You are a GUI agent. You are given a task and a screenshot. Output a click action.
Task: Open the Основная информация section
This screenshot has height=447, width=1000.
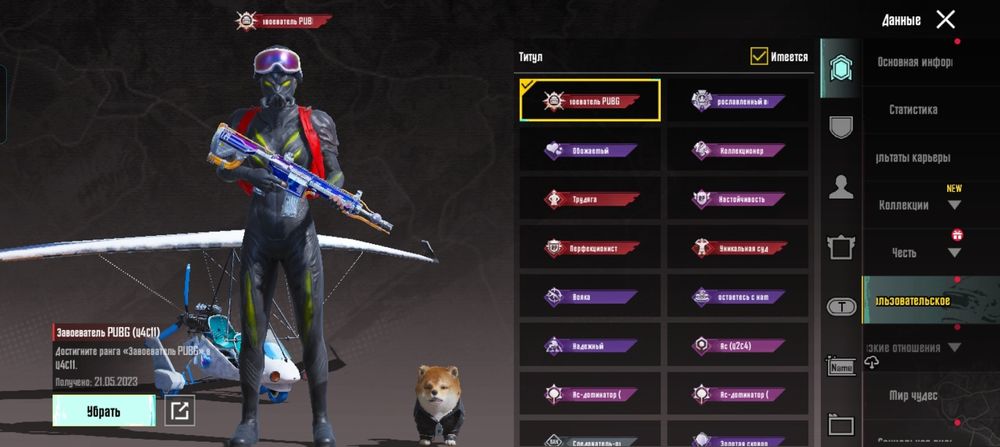[x=914, y=62]
